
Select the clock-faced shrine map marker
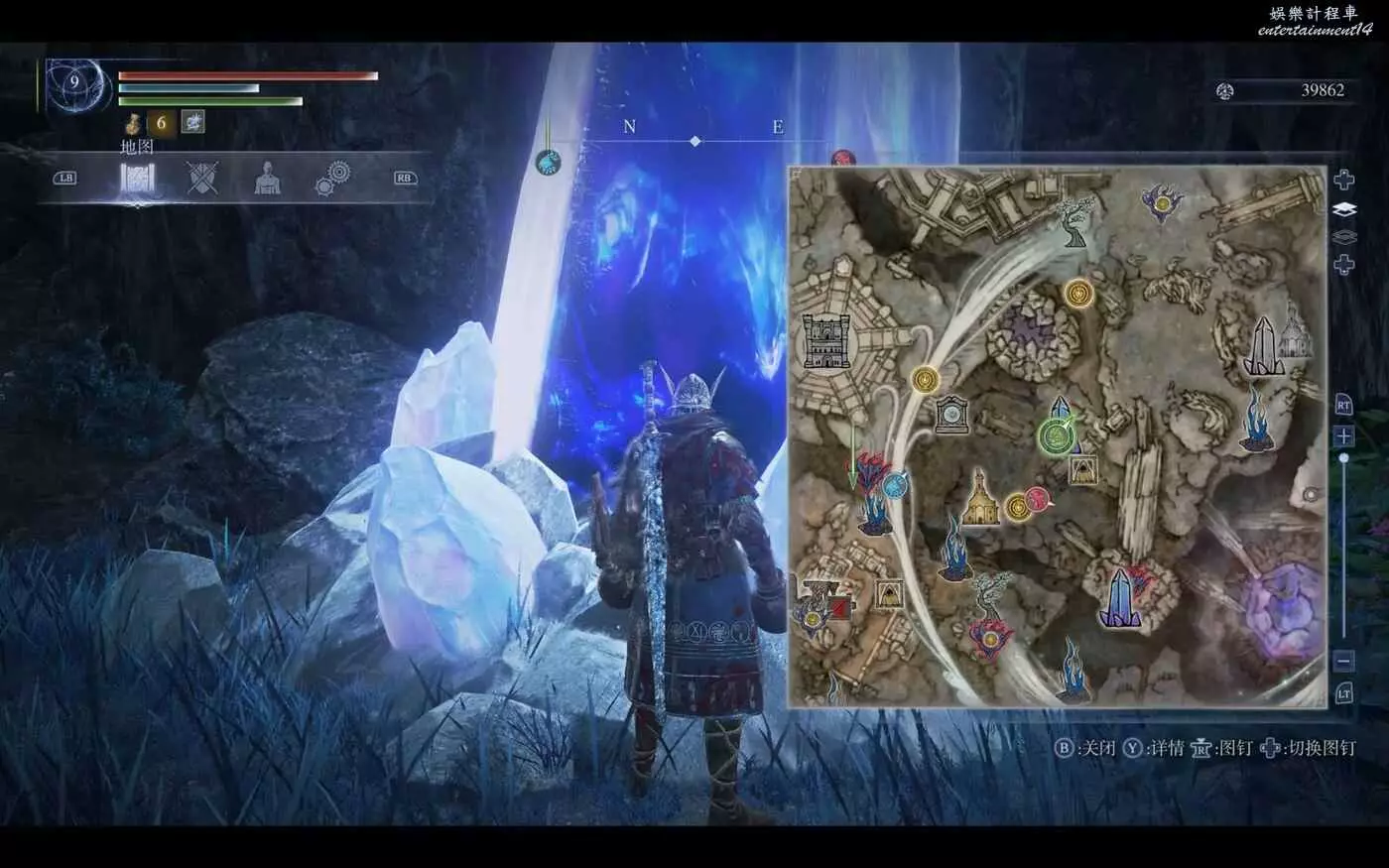[951, 414]
